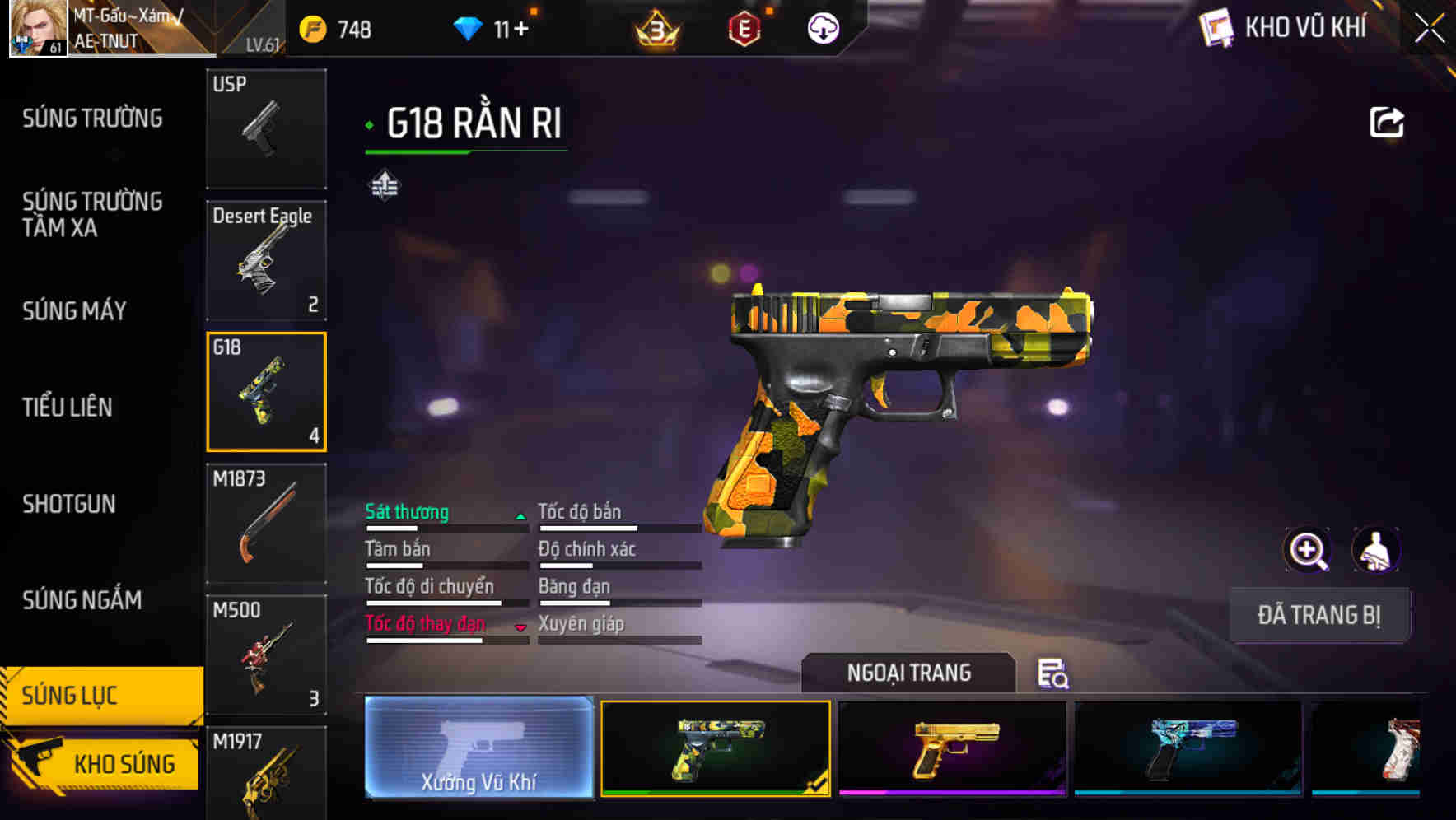Click the magnifier zoom icon near ĐÃ TRANG BỊ
Viewport: 1456px width, 820px height.
pos(1308,550)
